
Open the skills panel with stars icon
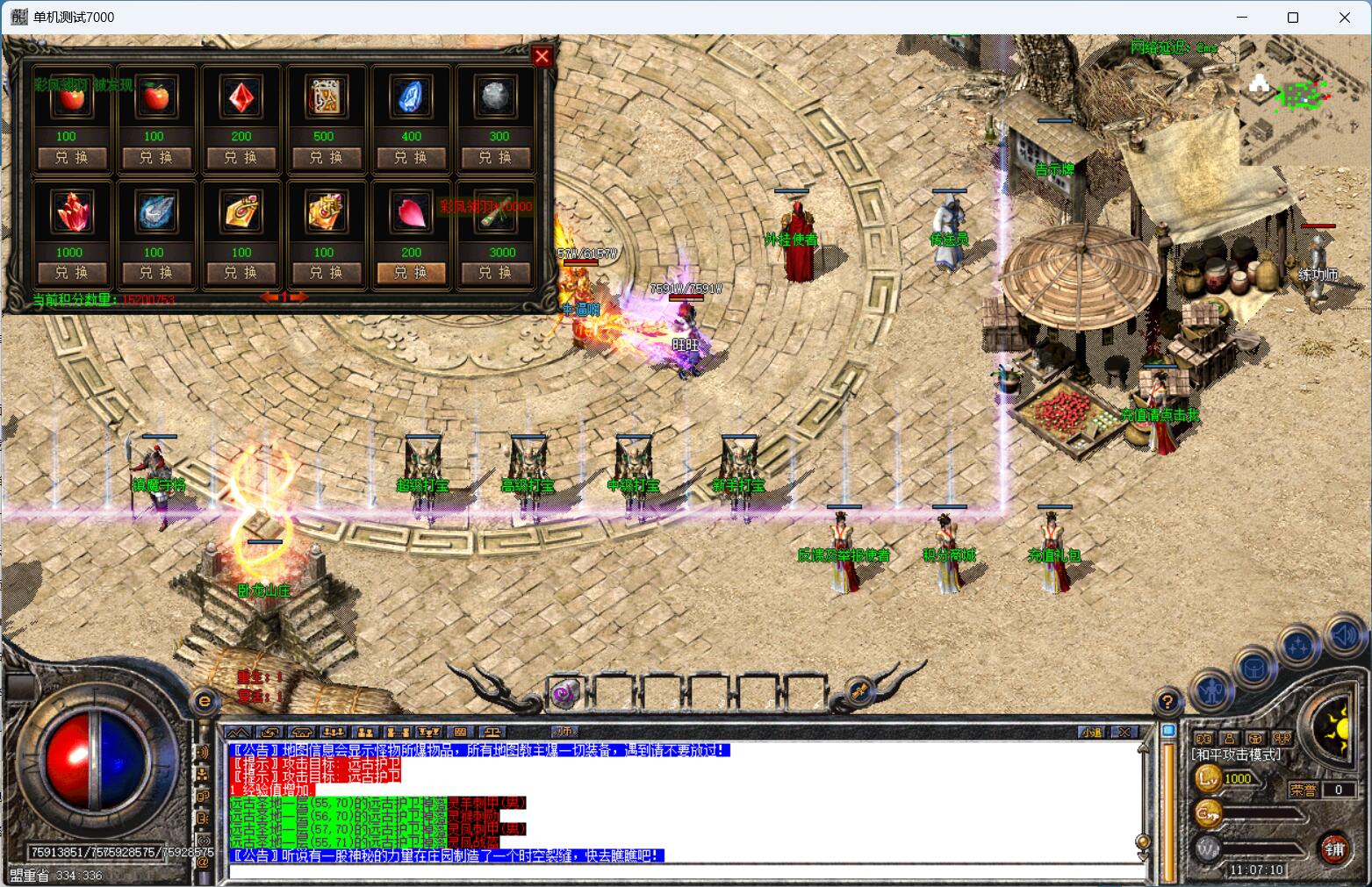1300,647
